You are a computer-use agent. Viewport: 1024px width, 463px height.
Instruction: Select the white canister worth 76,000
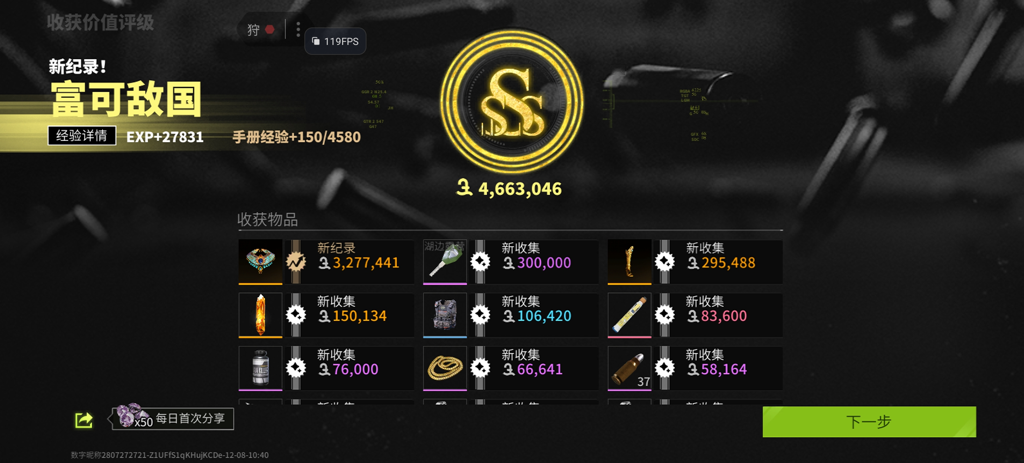click(260, 368)
